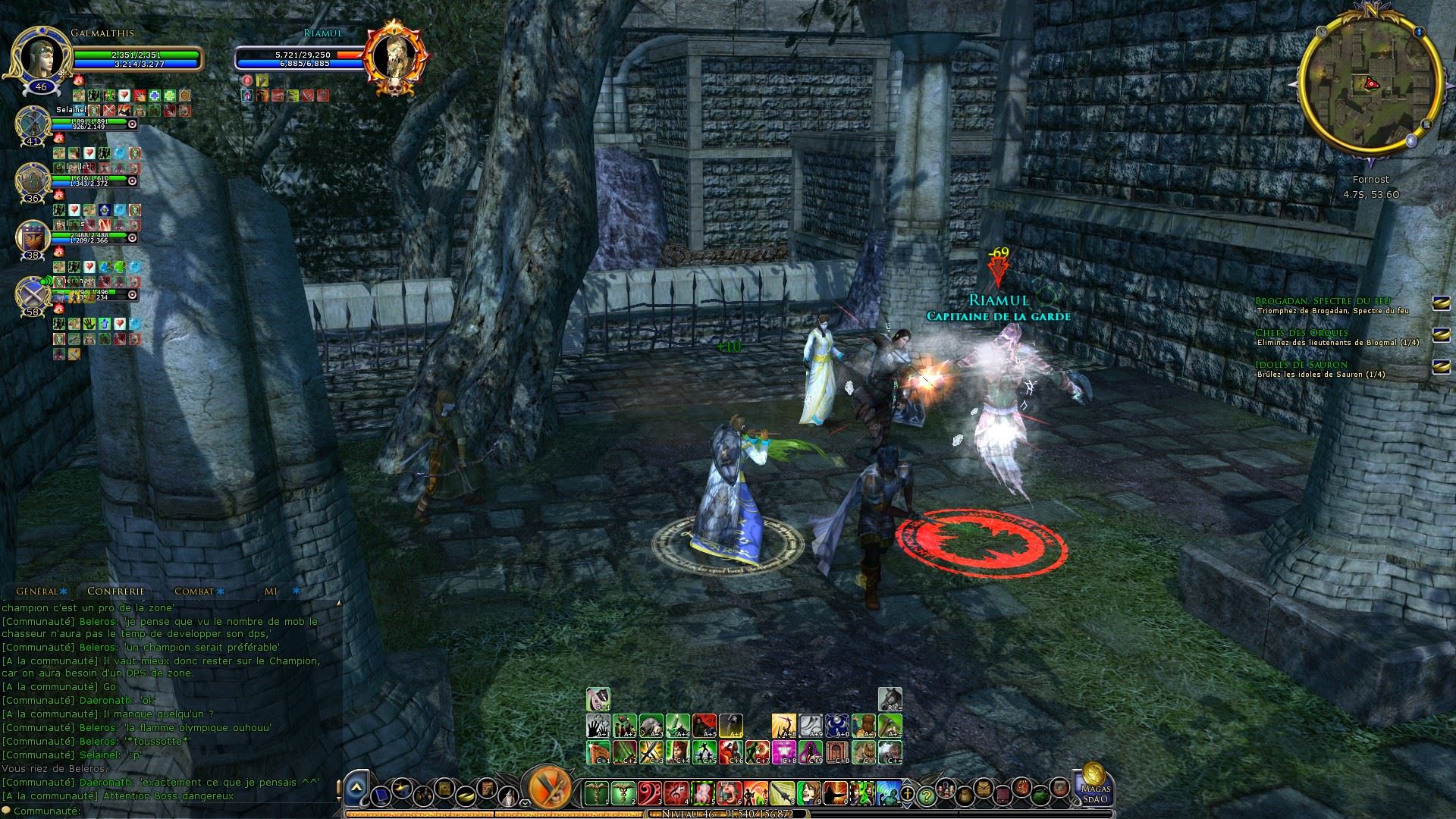Viewport: 1456px width, 819px height.
Task: Switch to the Général chat tab
Action: (38, 591)
